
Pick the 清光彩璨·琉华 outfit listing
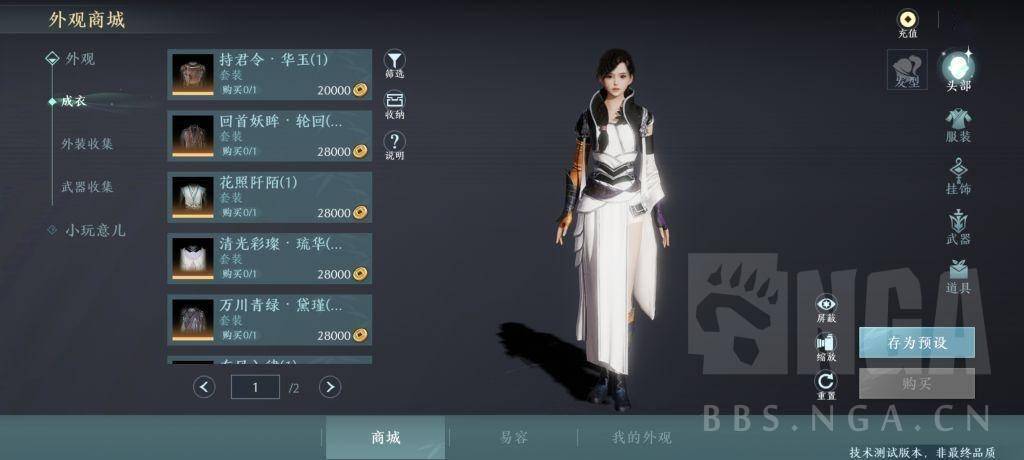[x=269, y=258]
